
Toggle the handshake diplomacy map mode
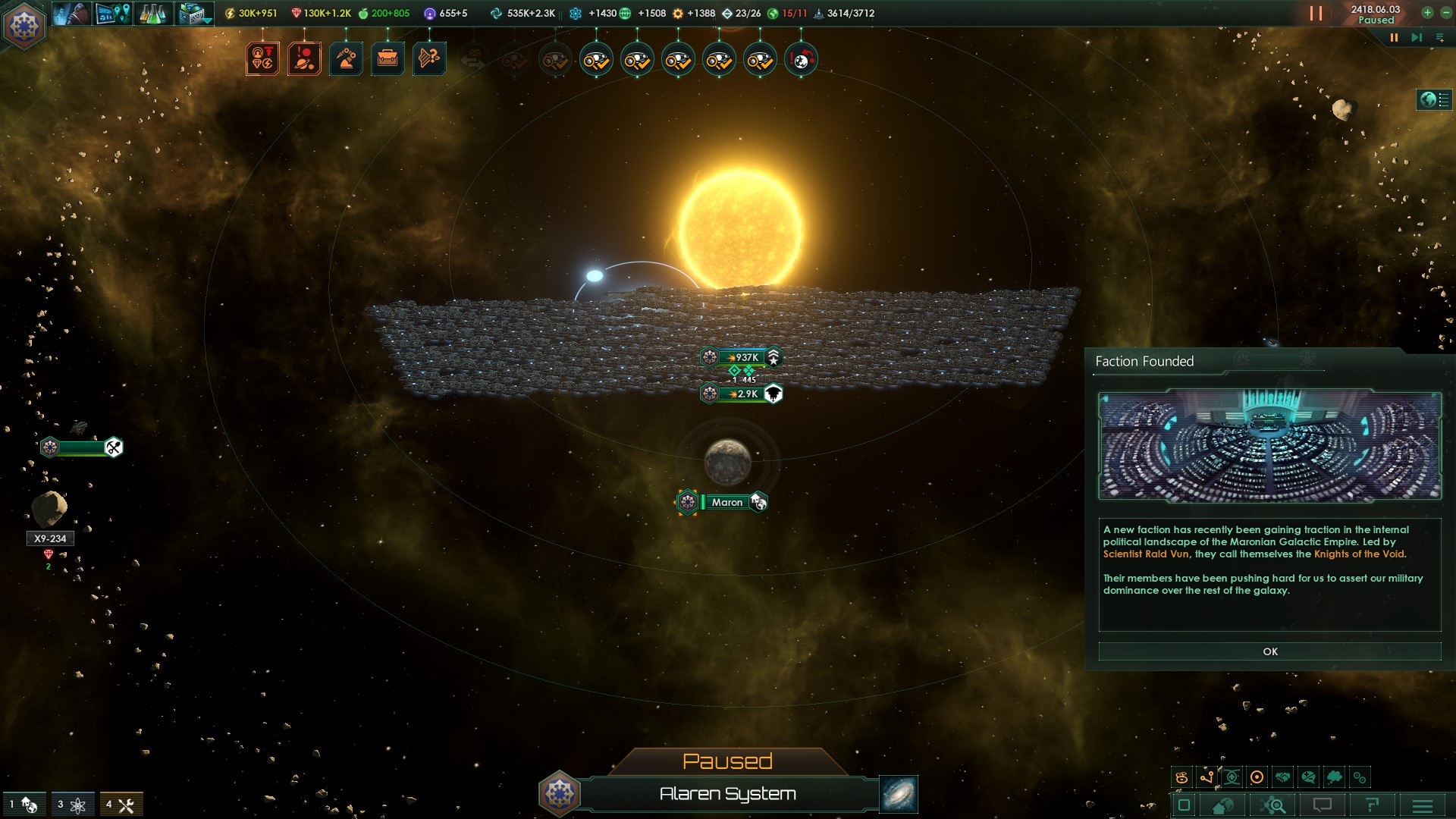[1282, 777]
